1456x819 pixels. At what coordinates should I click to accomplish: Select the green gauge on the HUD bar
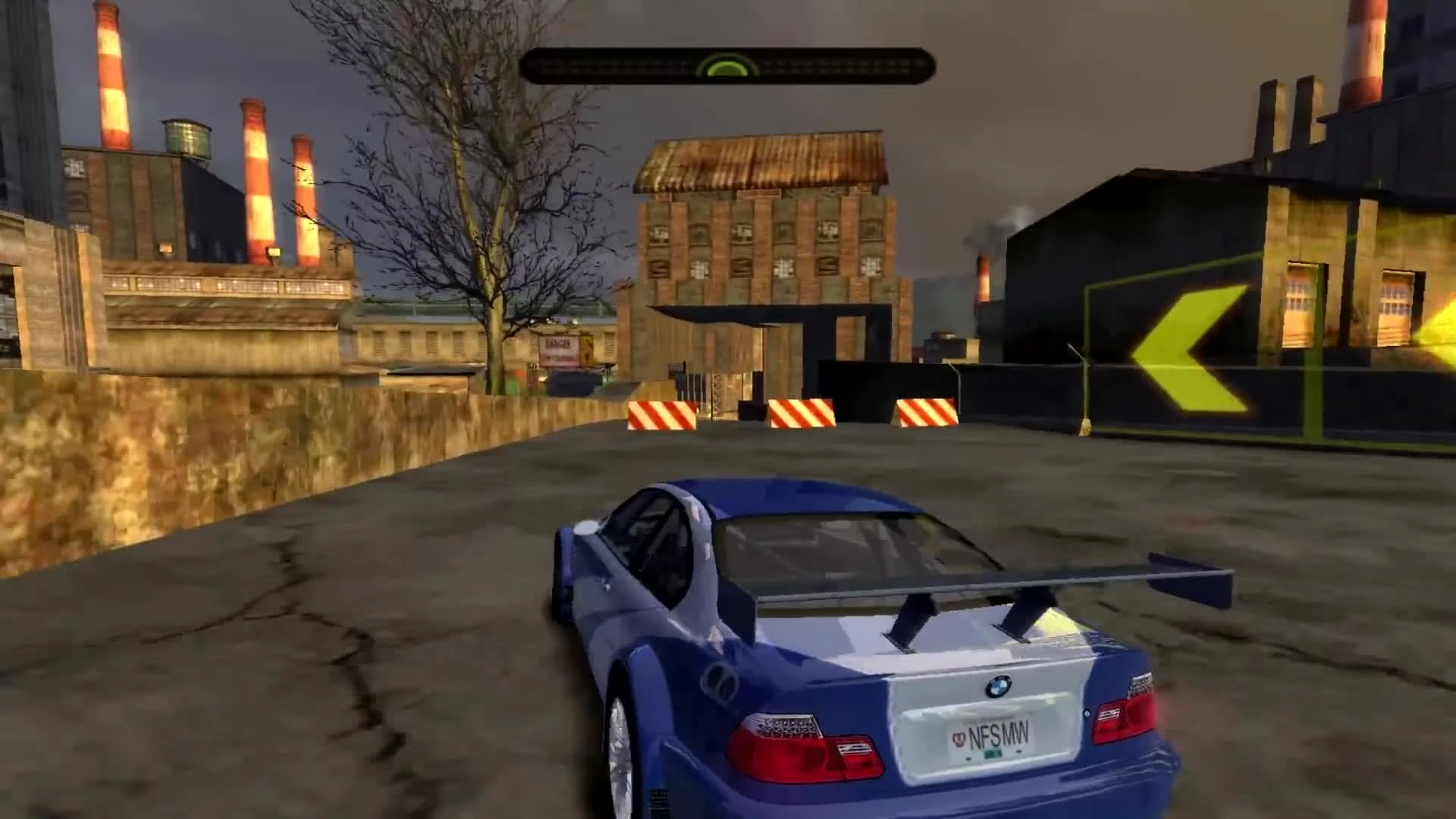pyautogui.click(x=726, y=68)
